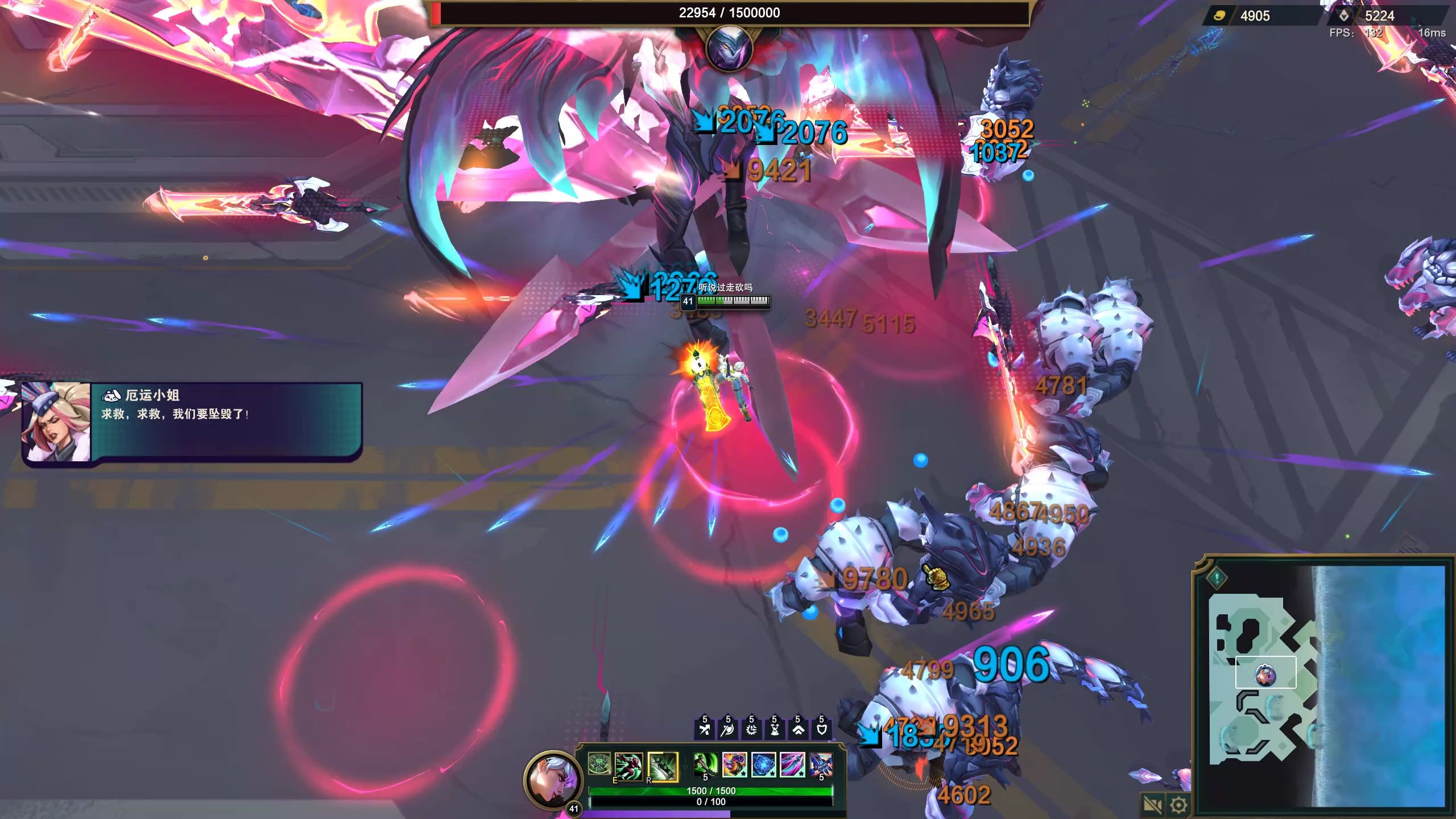Viewport: 1456px width, 819px height.
Task: Click the alert ping diamond on minimap
Action: click(1216, 578)
